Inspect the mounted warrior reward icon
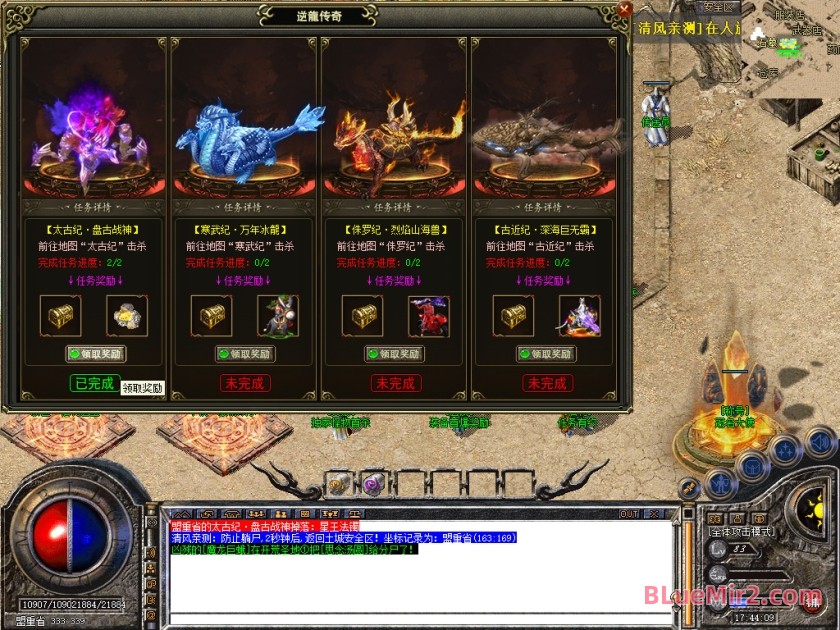 click(x=277, y=316)
